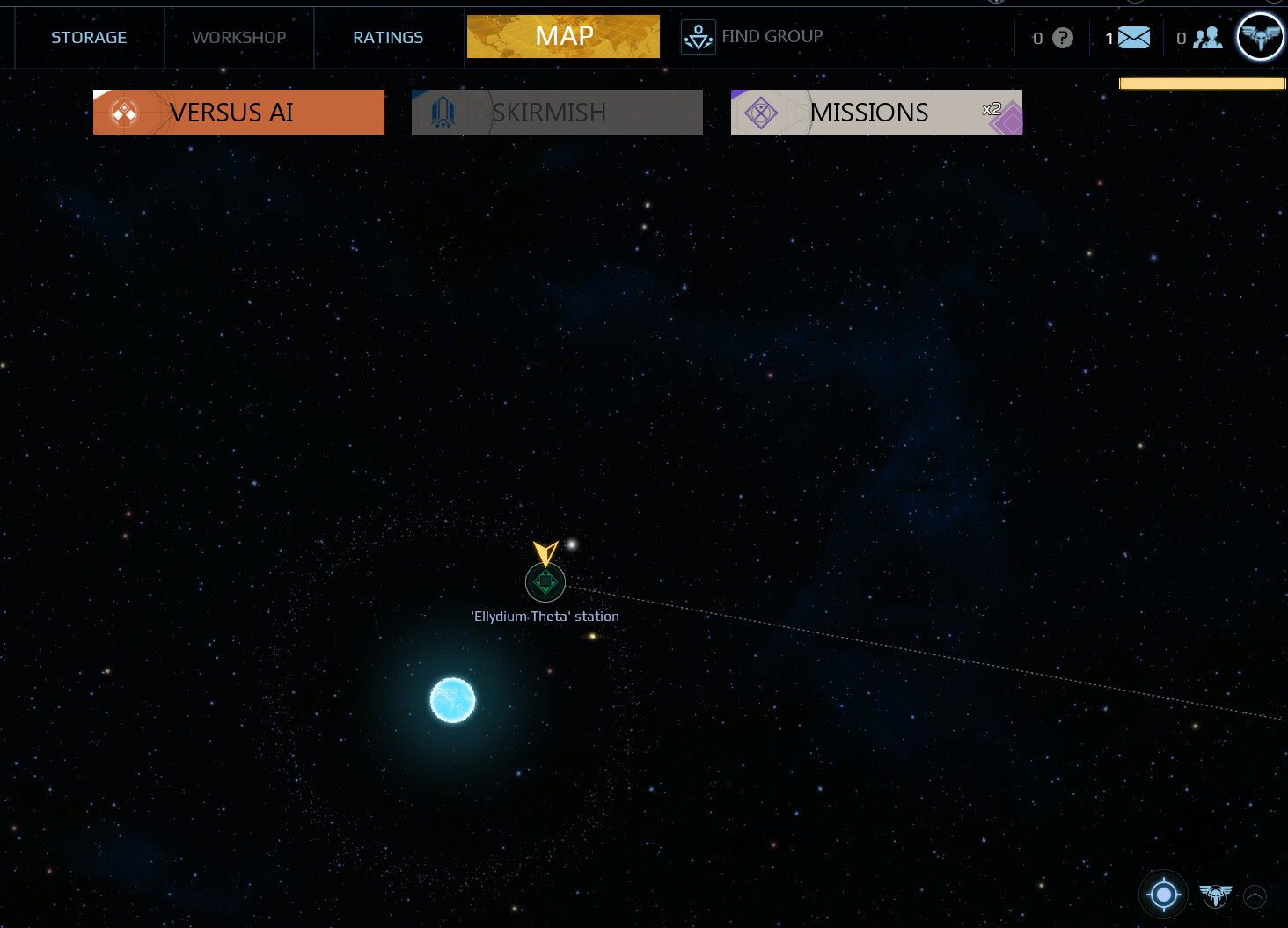Center the map with the target button

coord(1164,895)
